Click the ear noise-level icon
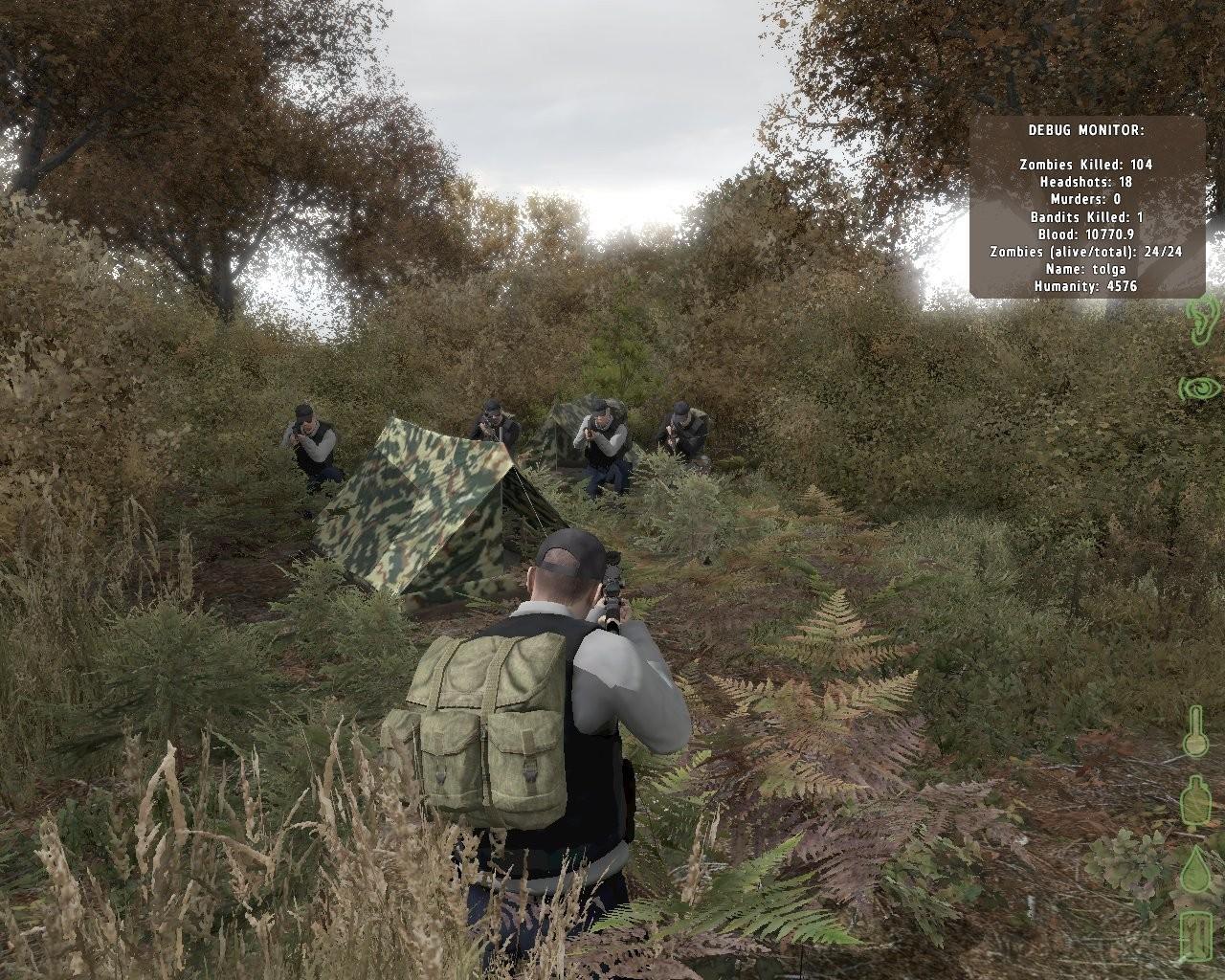This screenshot has height=980, width=1225. click(1200, 320)
